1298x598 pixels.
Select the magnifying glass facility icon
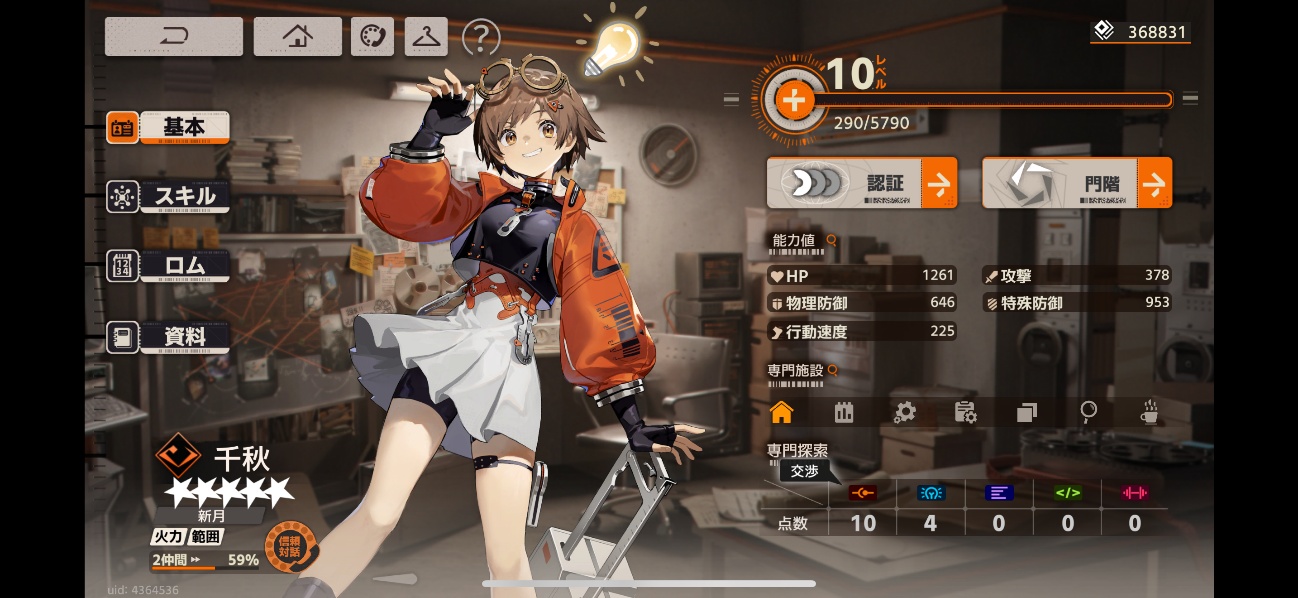point(1088,412)
